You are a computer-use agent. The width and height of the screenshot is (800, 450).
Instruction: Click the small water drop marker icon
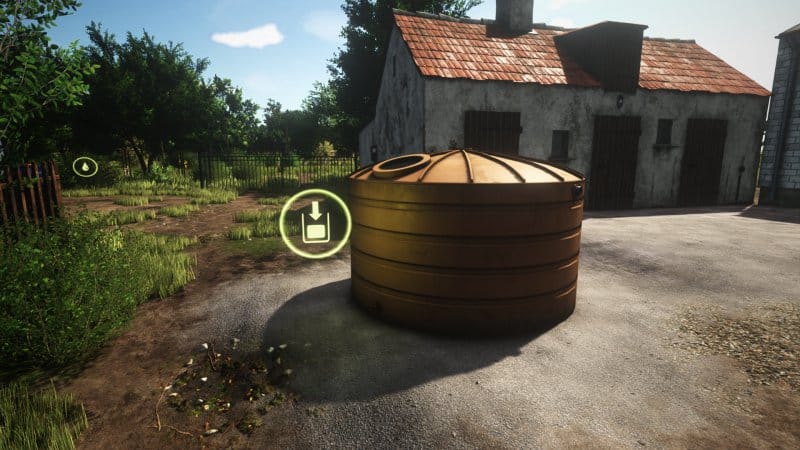click(x=85, y=166)
